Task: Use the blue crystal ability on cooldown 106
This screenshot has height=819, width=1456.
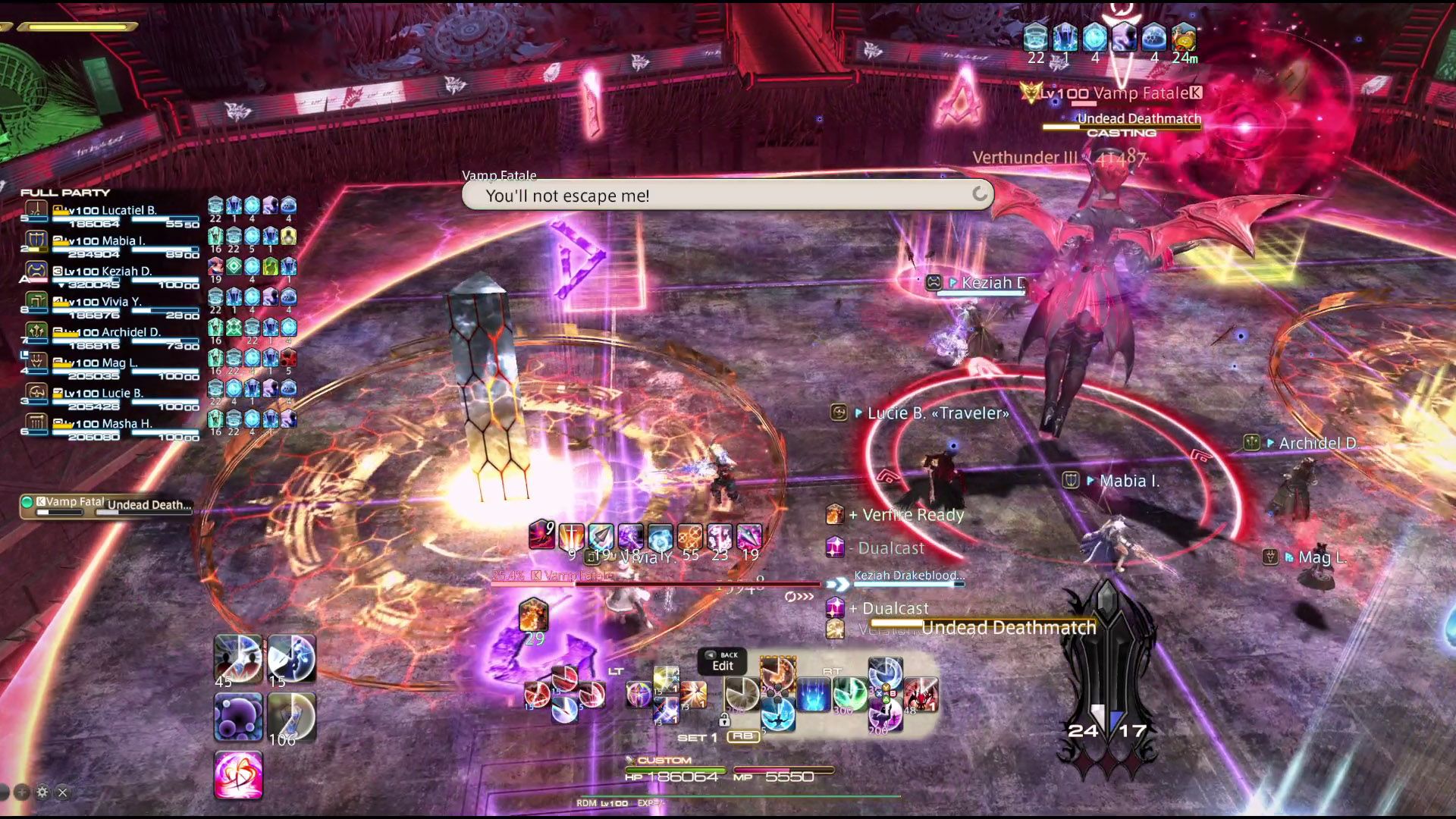Action: click(x=291, y=717)
